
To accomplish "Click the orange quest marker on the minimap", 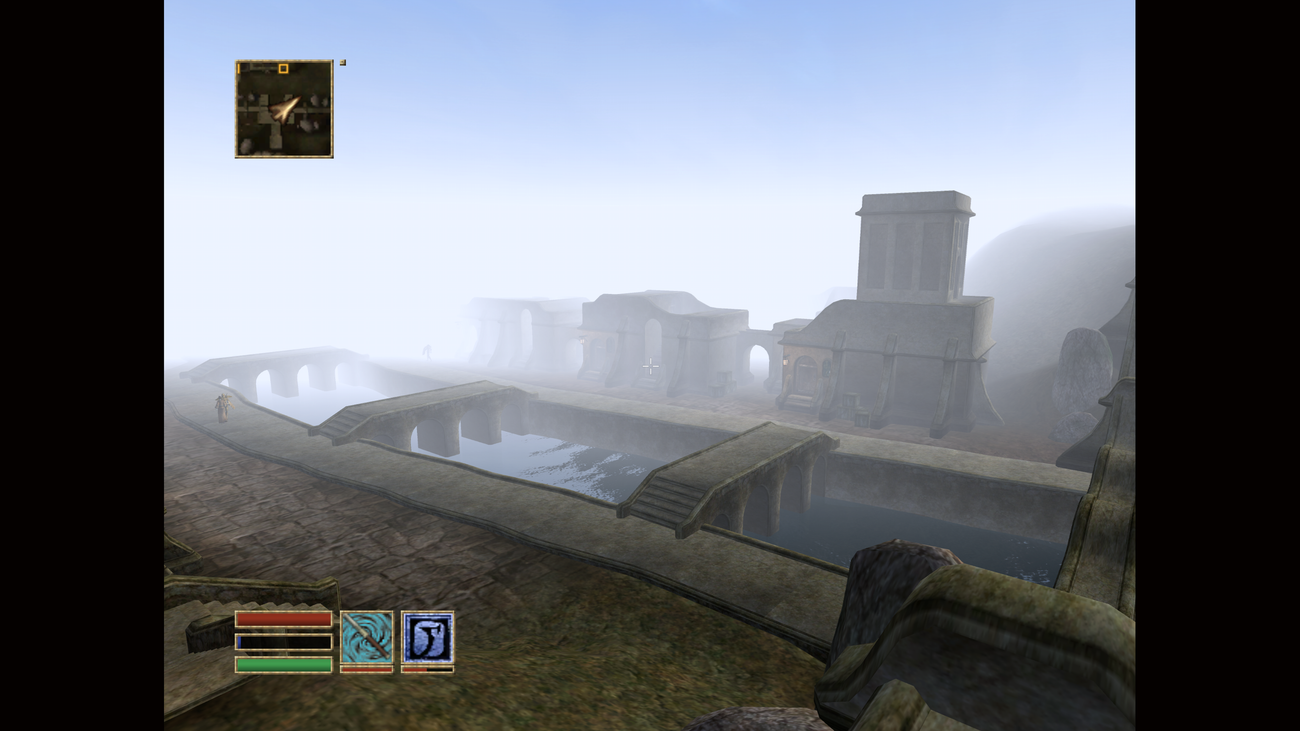I will click(283, 69).
